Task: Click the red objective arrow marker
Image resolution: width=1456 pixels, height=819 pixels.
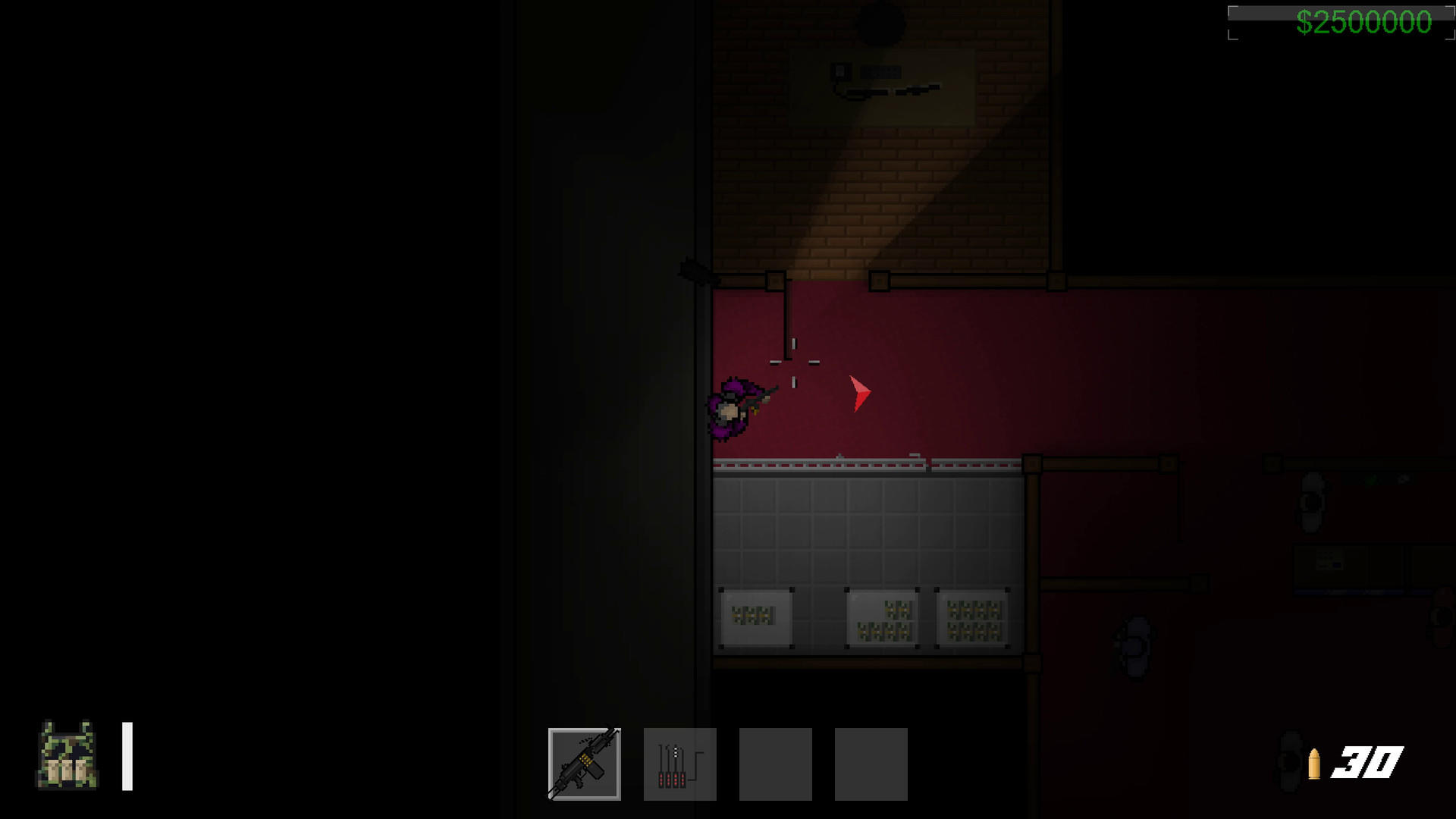Action: click(x=859, y=393)
